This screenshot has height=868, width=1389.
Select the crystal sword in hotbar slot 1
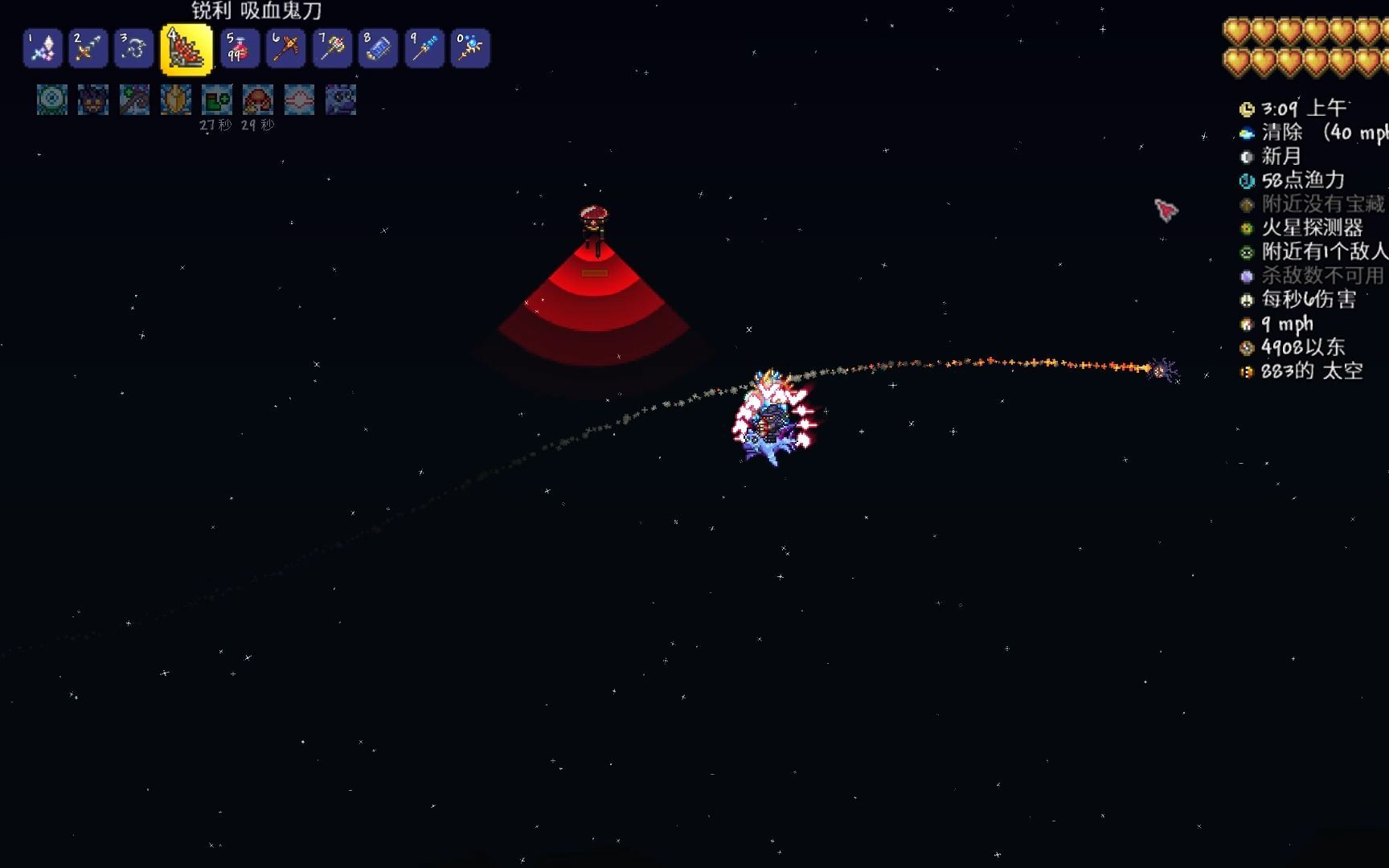pos(43,48)
